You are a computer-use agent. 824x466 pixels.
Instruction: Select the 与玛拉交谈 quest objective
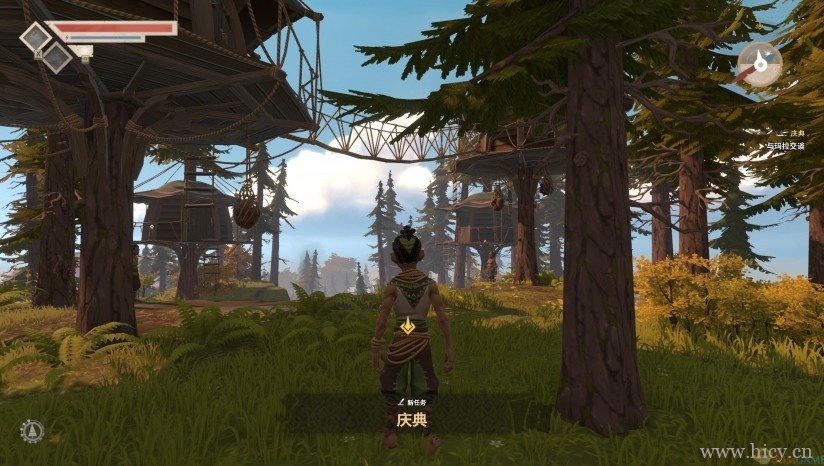click(786, 146)
